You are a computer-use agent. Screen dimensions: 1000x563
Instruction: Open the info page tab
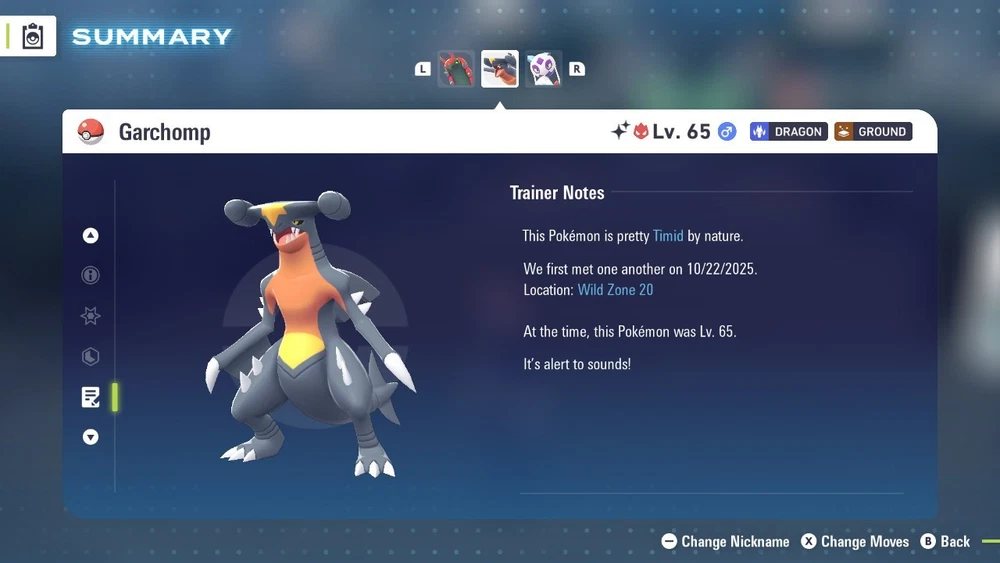pos(91,275)
